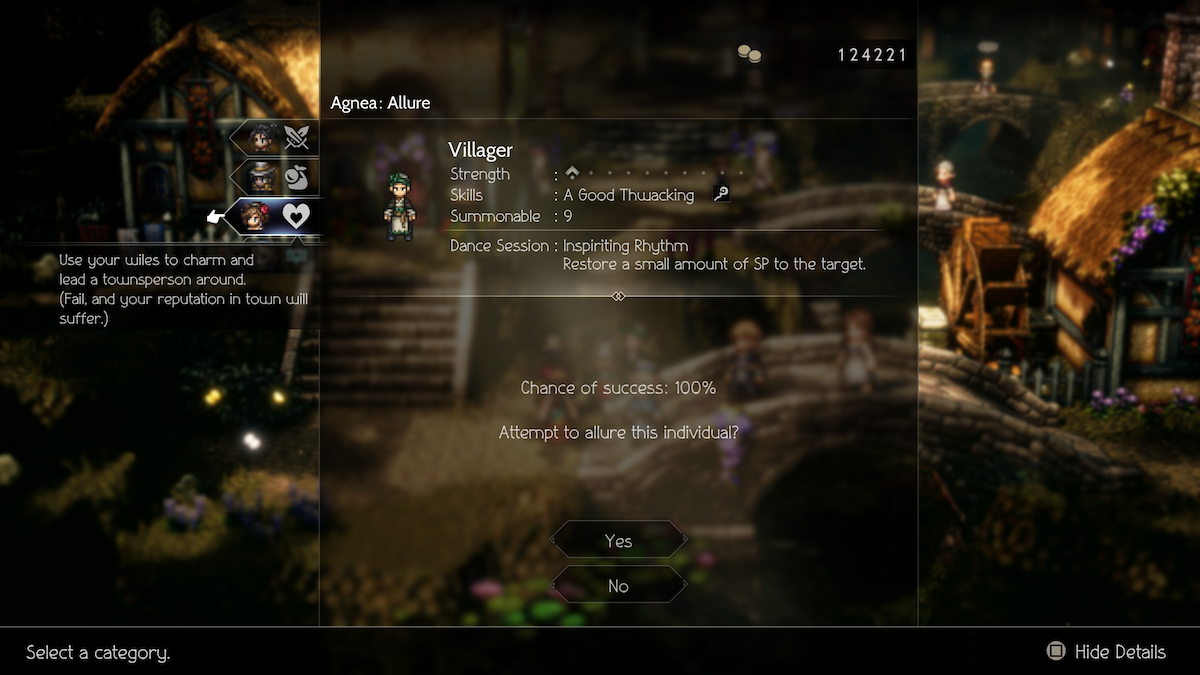This screenshot has width=1200, height=675.
Task: Choose the money pouch path action category
Action: pos(276,177)
